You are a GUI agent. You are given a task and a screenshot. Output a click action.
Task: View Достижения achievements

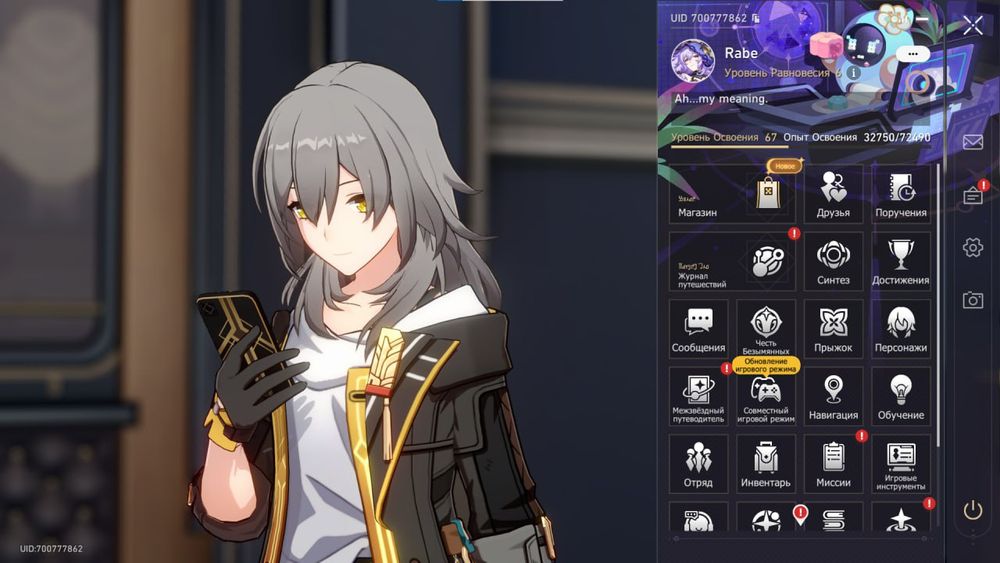(901, 262)
